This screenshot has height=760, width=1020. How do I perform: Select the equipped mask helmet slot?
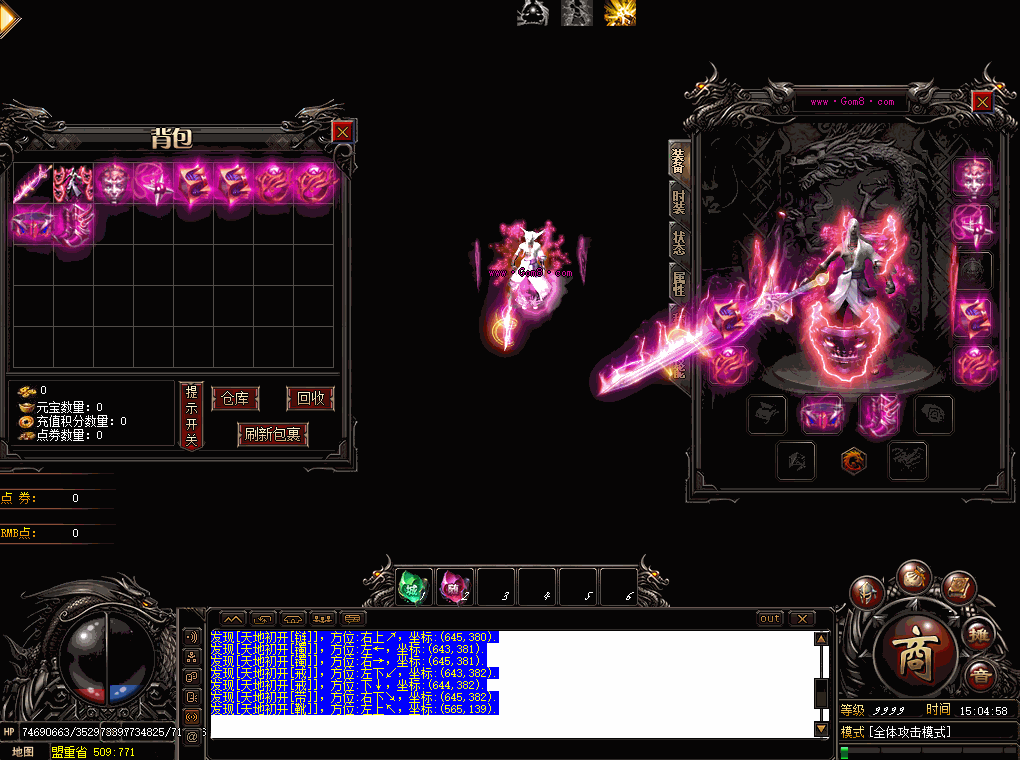click(972, 177)
